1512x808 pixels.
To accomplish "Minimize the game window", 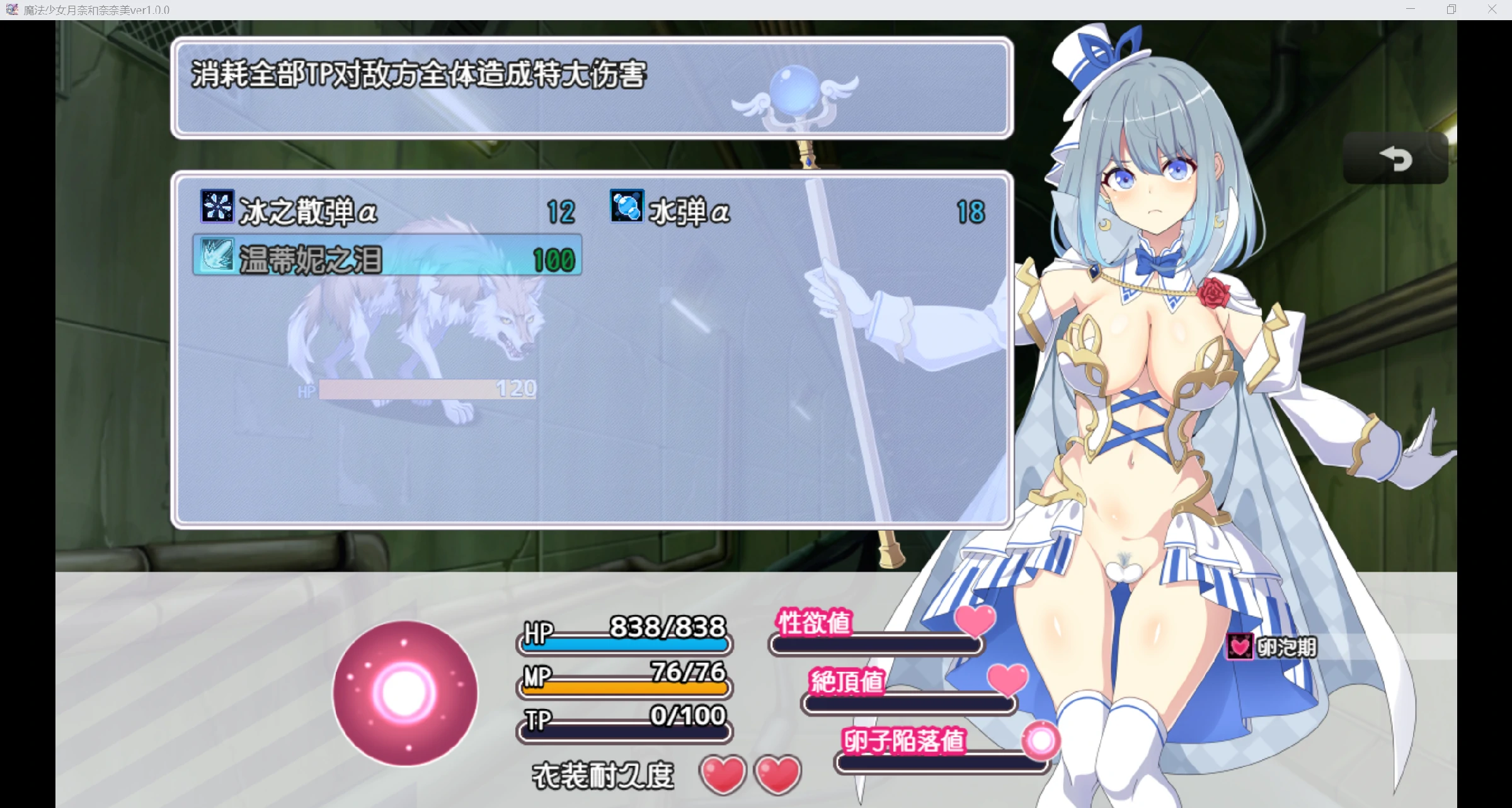I will [x=1411, y=9].
